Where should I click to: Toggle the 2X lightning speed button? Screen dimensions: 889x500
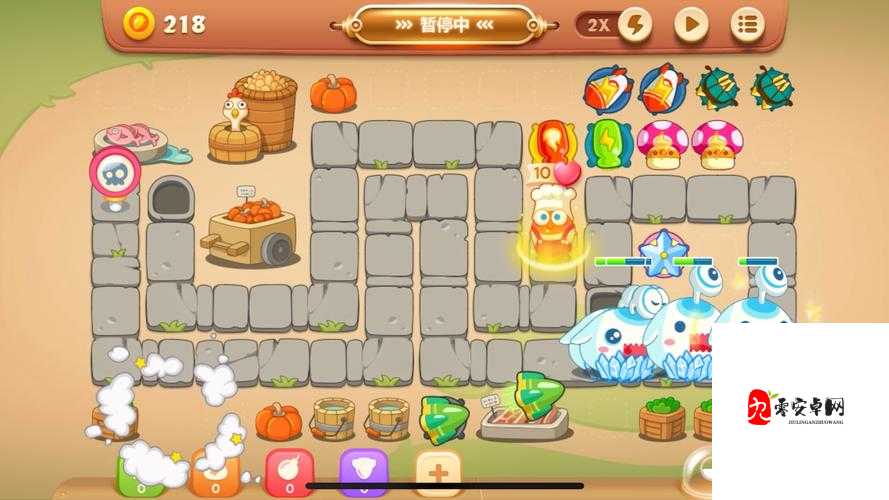pyautogui.click(x=615, y=25)
